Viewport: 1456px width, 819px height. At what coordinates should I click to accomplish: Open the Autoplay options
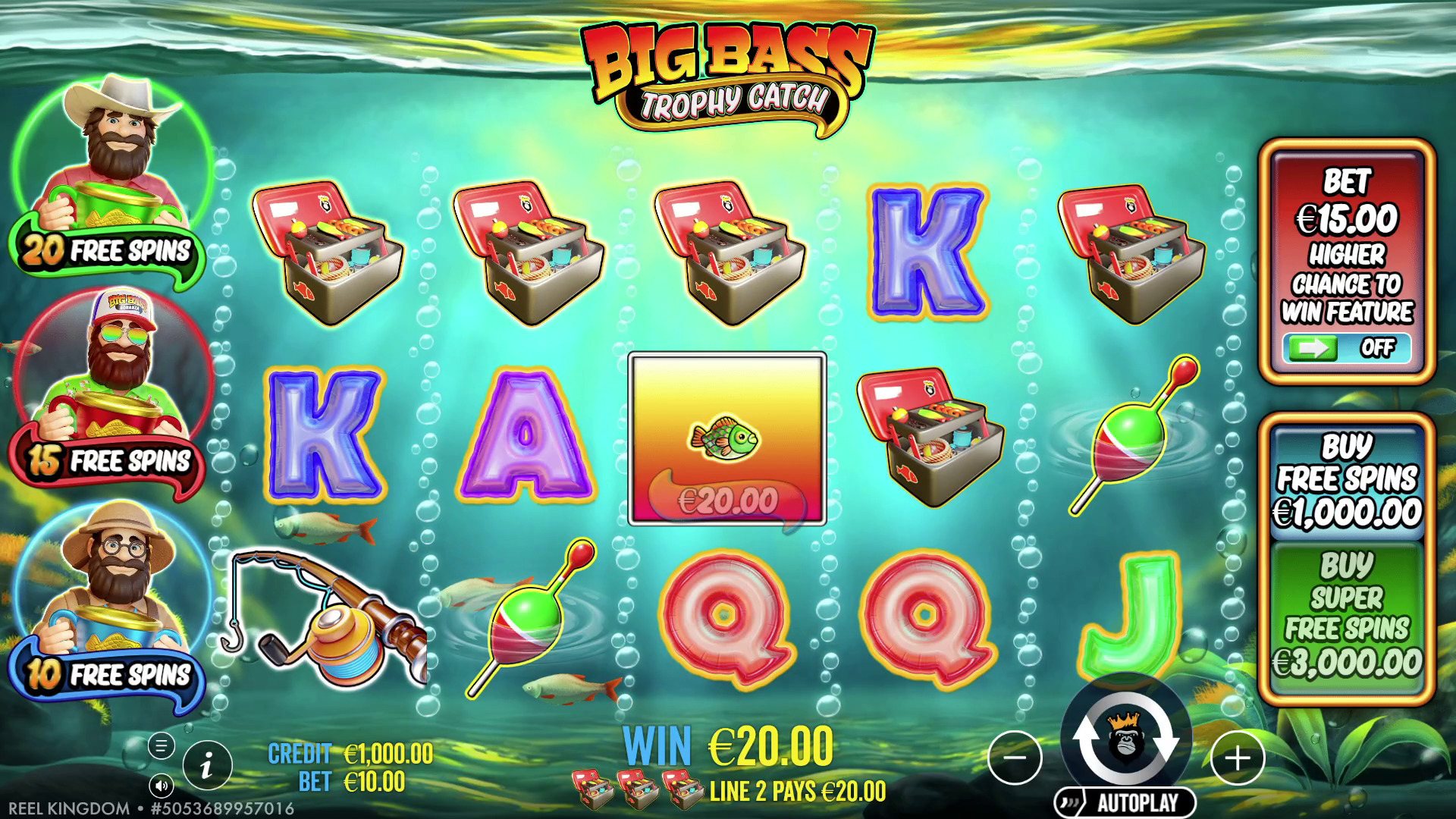click(1125, 802)
